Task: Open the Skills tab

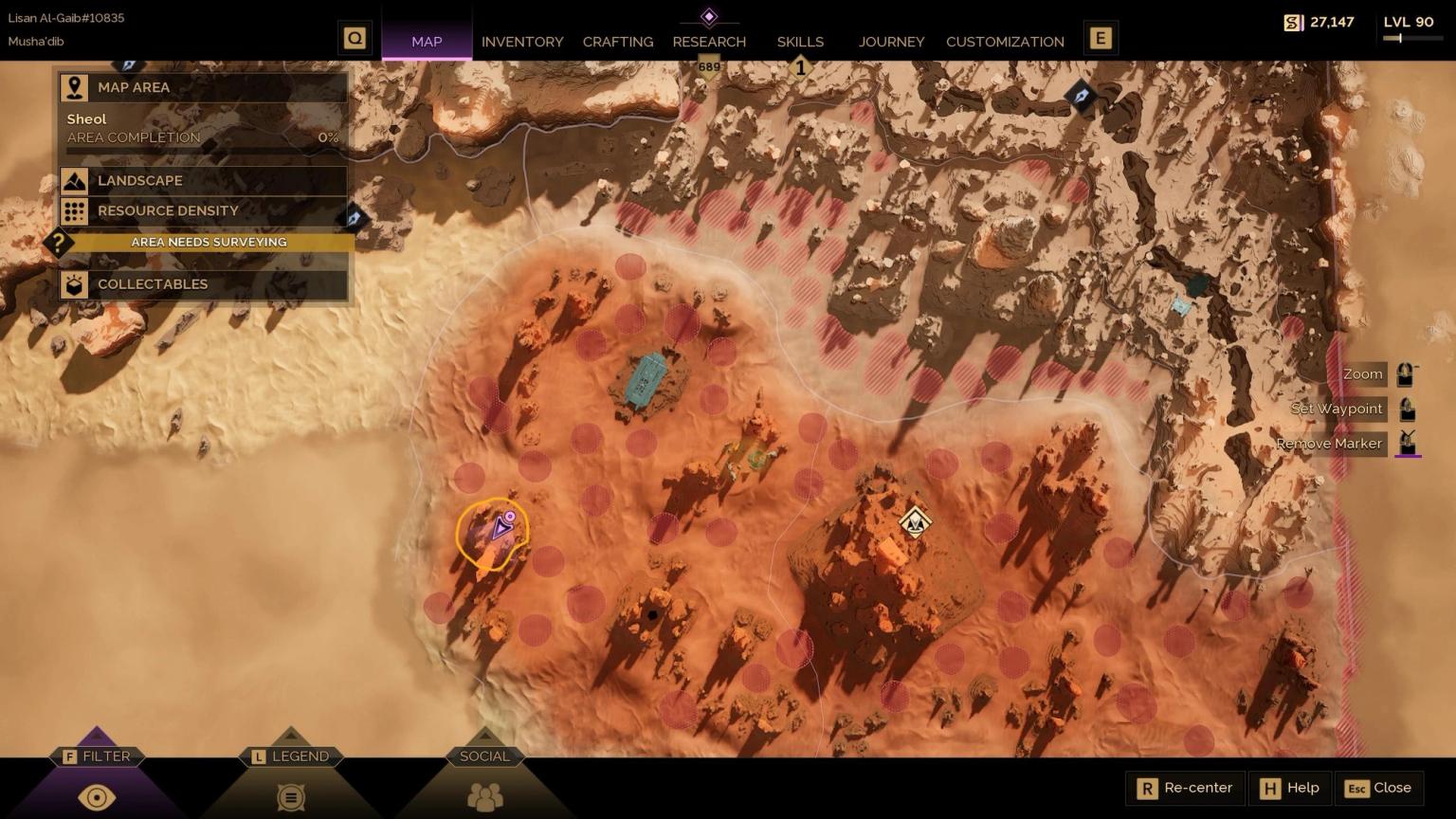Action: click(x=799, y=42)
